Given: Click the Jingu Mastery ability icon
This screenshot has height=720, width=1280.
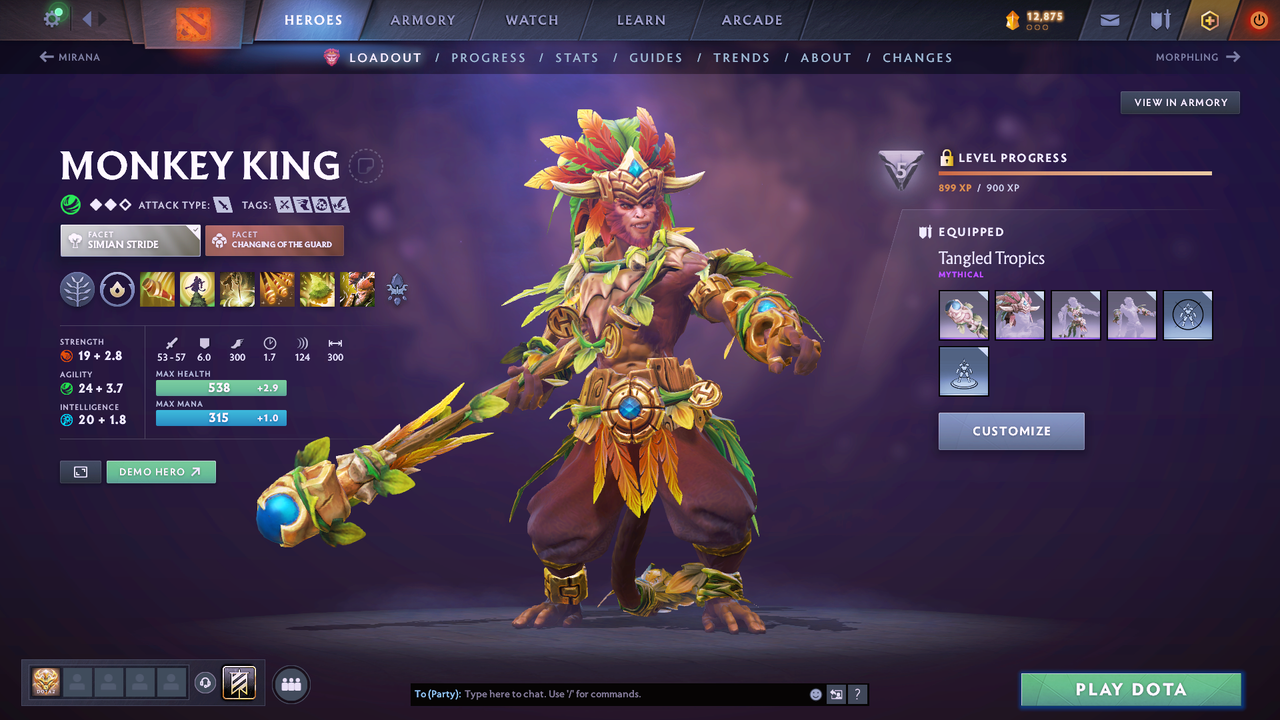Looking at the screenshot, I should 277,289.
